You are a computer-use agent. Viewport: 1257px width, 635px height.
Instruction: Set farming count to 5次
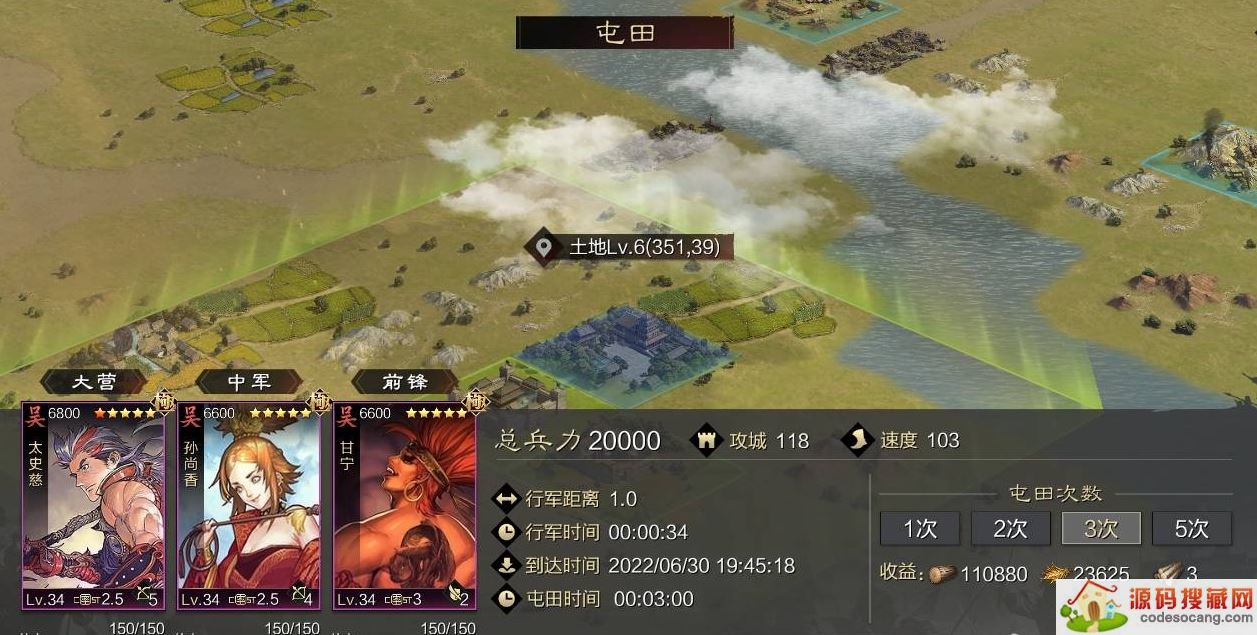pos(1191,528)
